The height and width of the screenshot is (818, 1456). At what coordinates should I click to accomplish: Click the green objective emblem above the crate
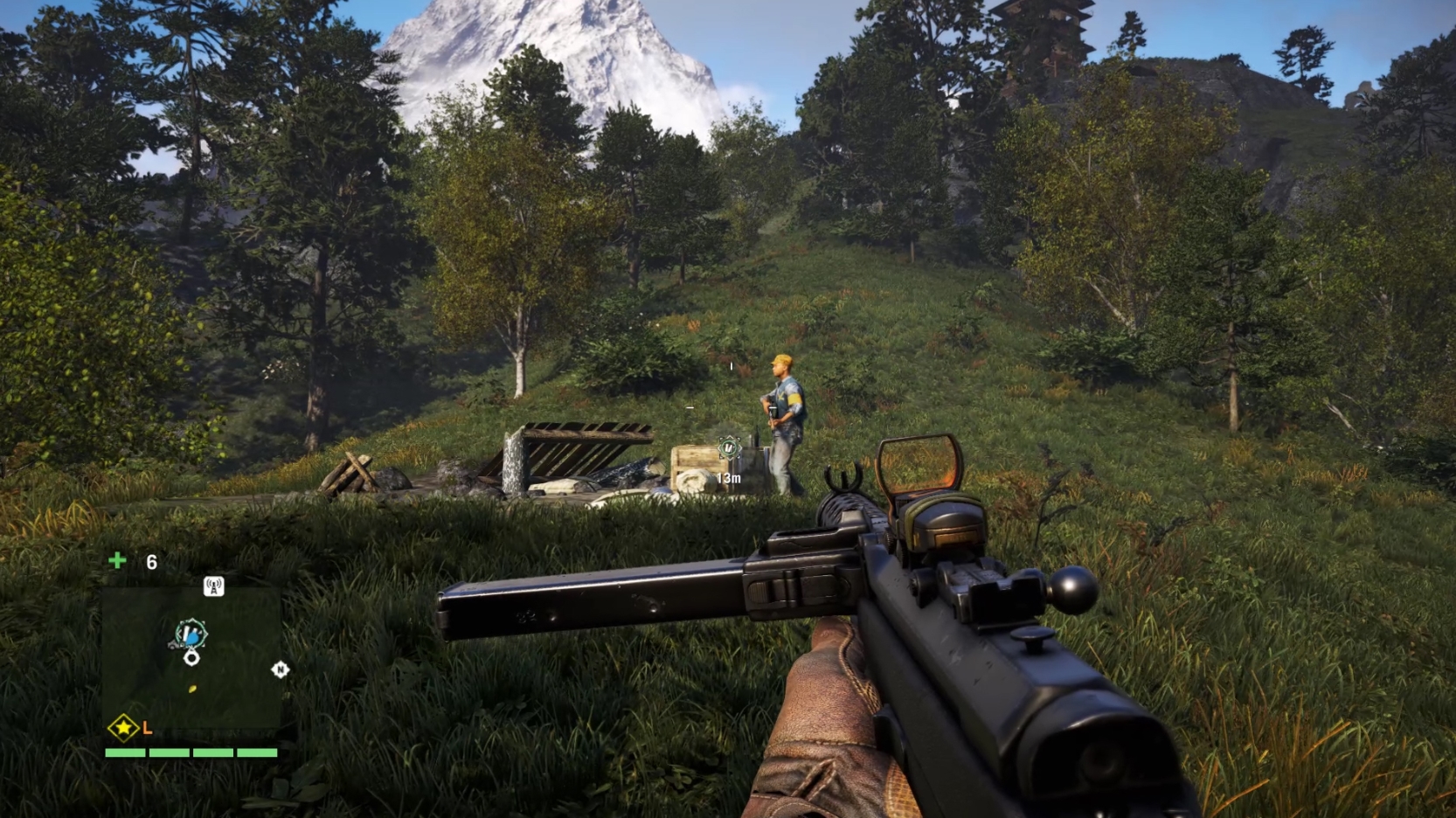tap(729, 446)
